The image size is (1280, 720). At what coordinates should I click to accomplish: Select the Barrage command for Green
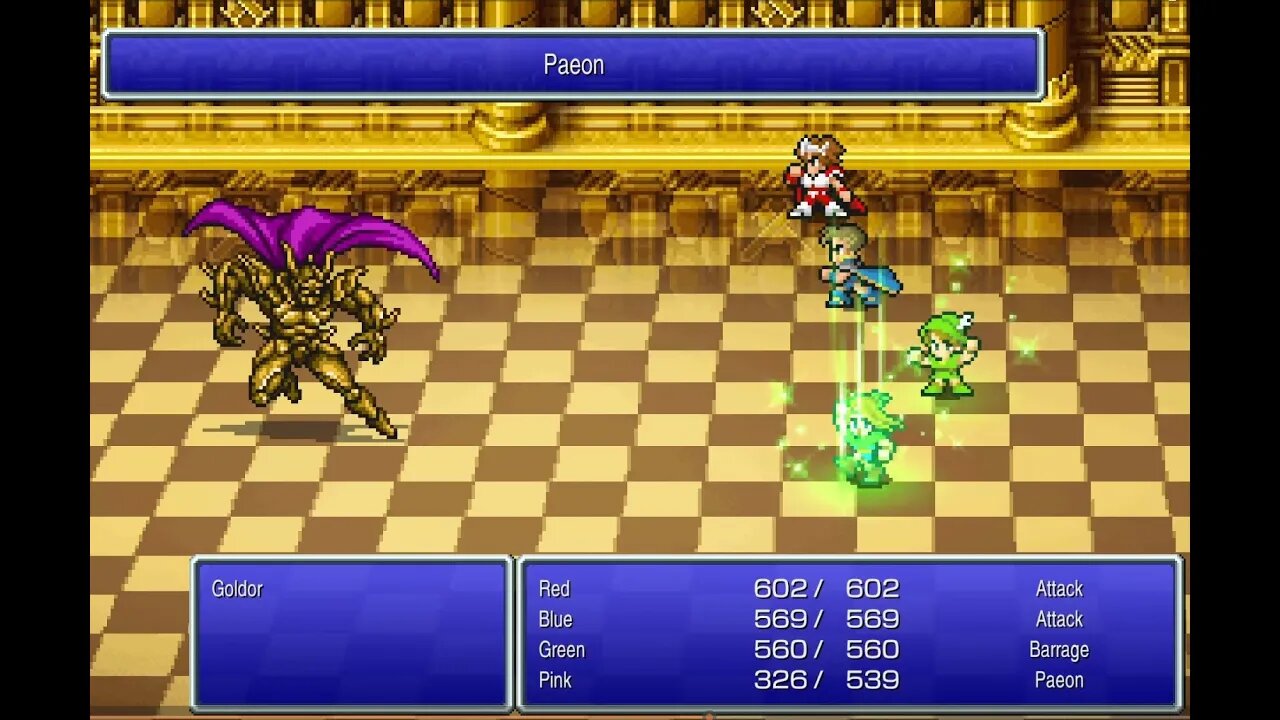1059,650
